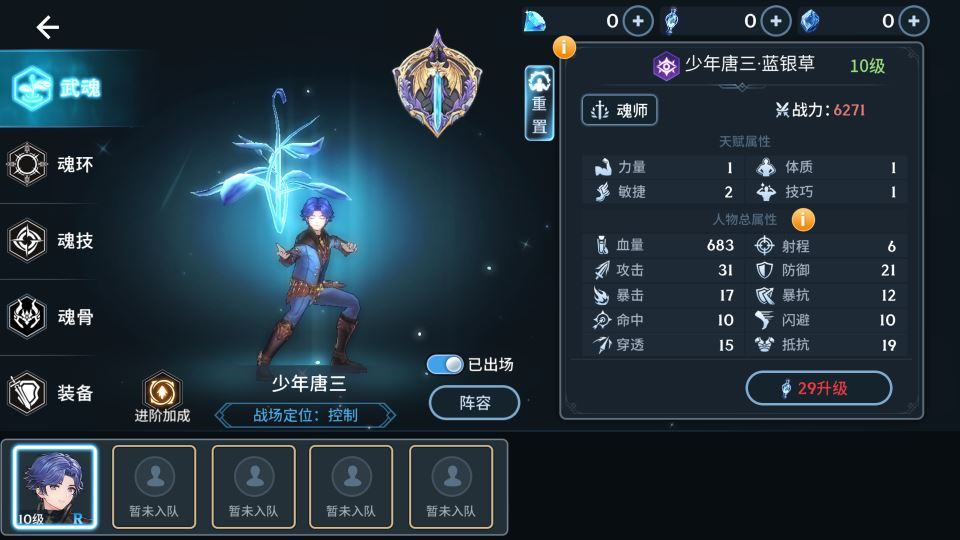Screen dimensions: 960x540
Task: Click the 战场定位：控制 role label
Action: point(305,414)
